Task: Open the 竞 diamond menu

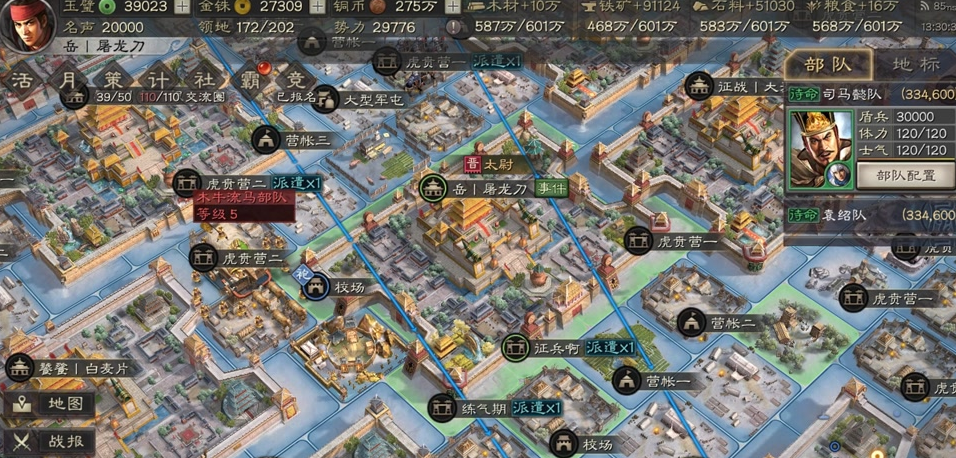Action: (x=294, y=81)
